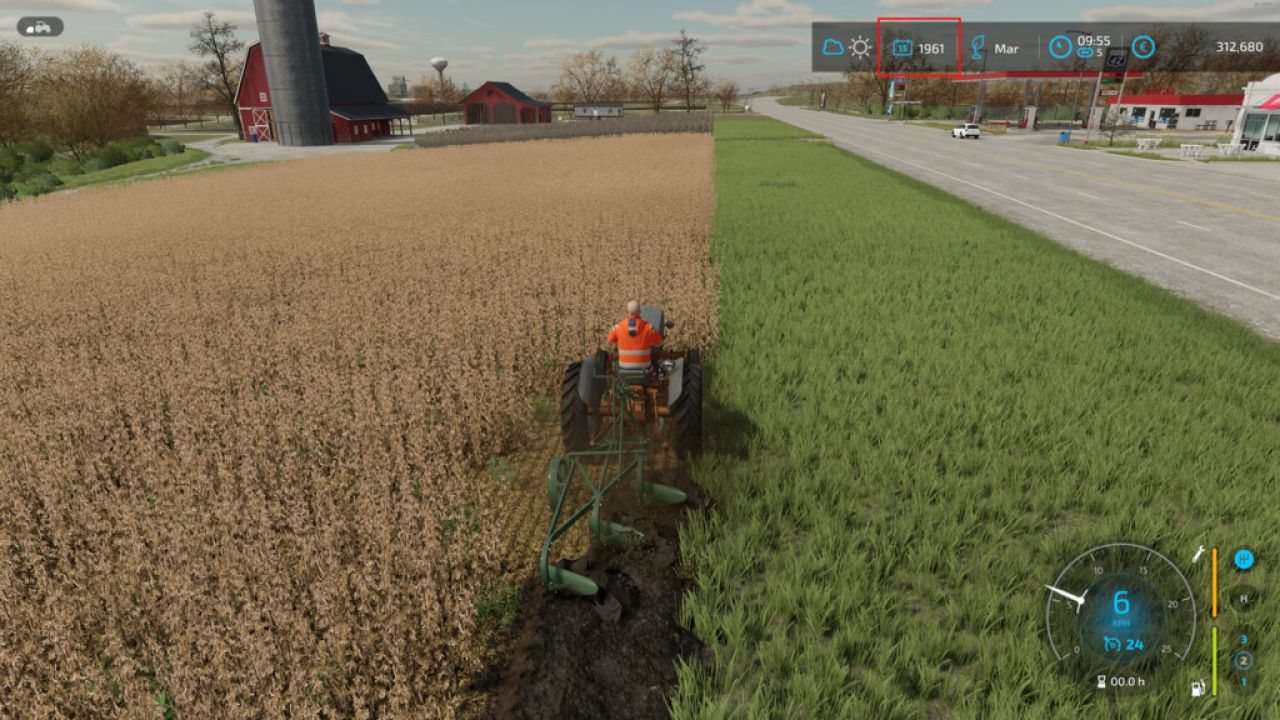Click the cruise control icon showing 24
Viewport: 1280px width, 720px height.
[1113, 643]
